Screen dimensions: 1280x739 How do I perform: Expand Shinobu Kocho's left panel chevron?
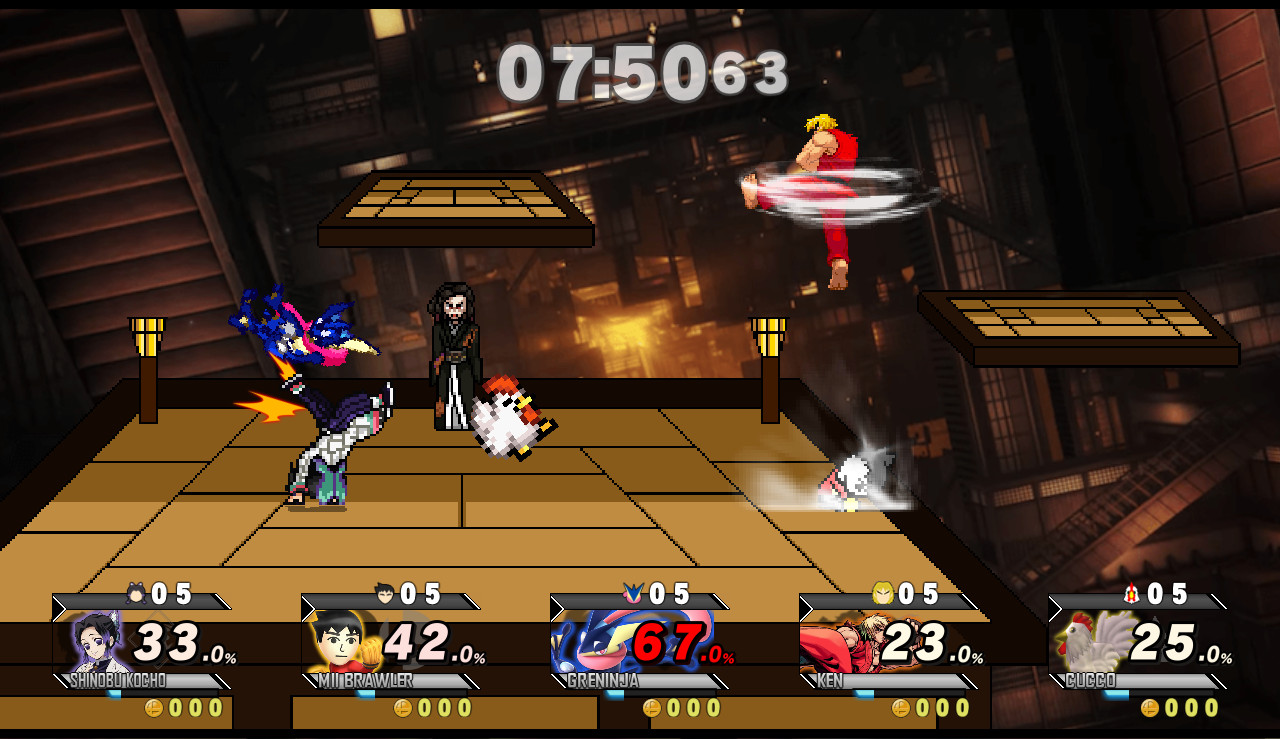pos(57,603)
